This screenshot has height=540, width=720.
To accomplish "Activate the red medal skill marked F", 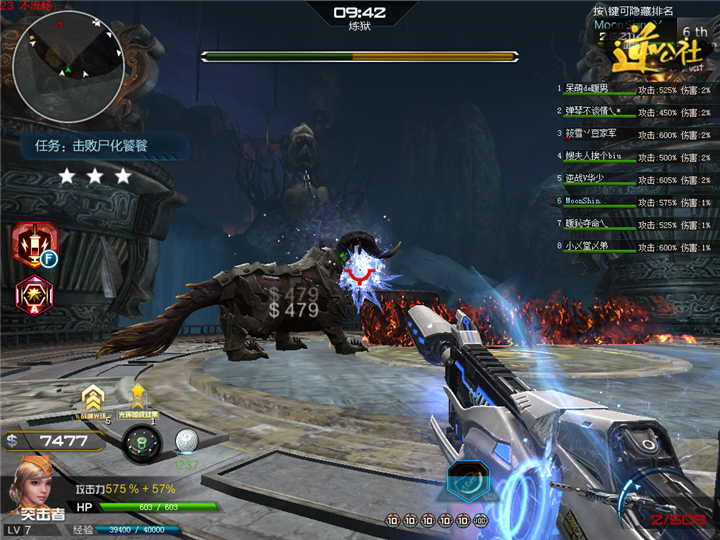I will coord(34,244).
